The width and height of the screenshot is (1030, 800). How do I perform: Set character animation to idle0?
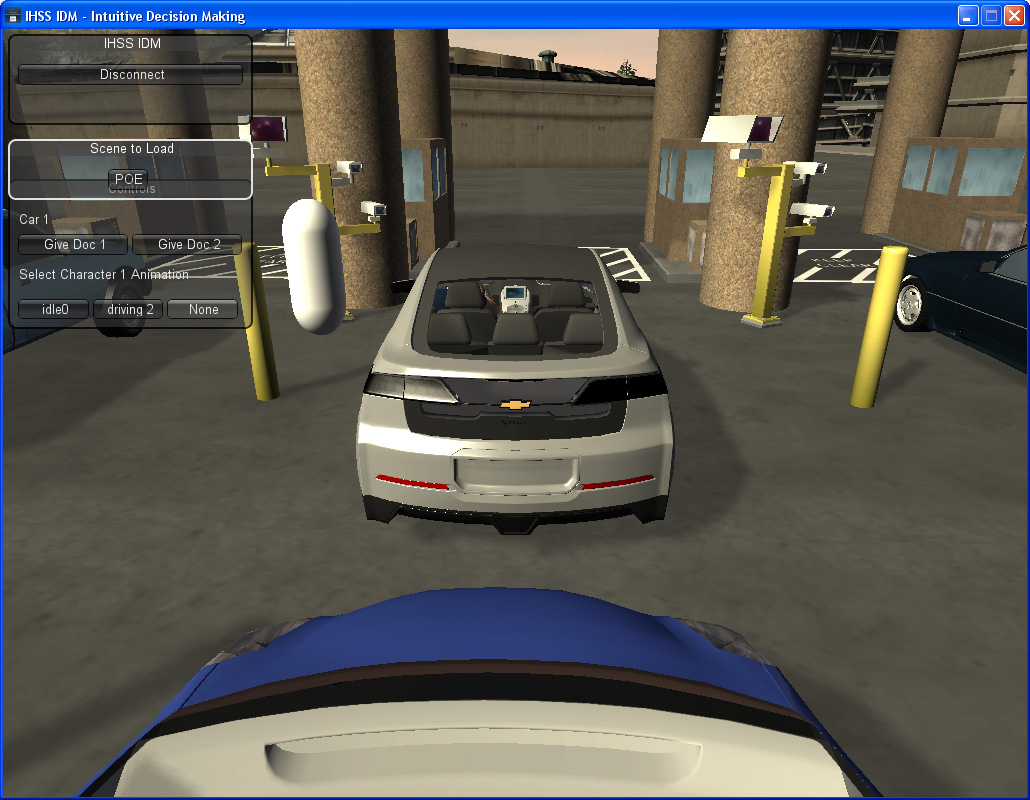[x=54, y=310]
